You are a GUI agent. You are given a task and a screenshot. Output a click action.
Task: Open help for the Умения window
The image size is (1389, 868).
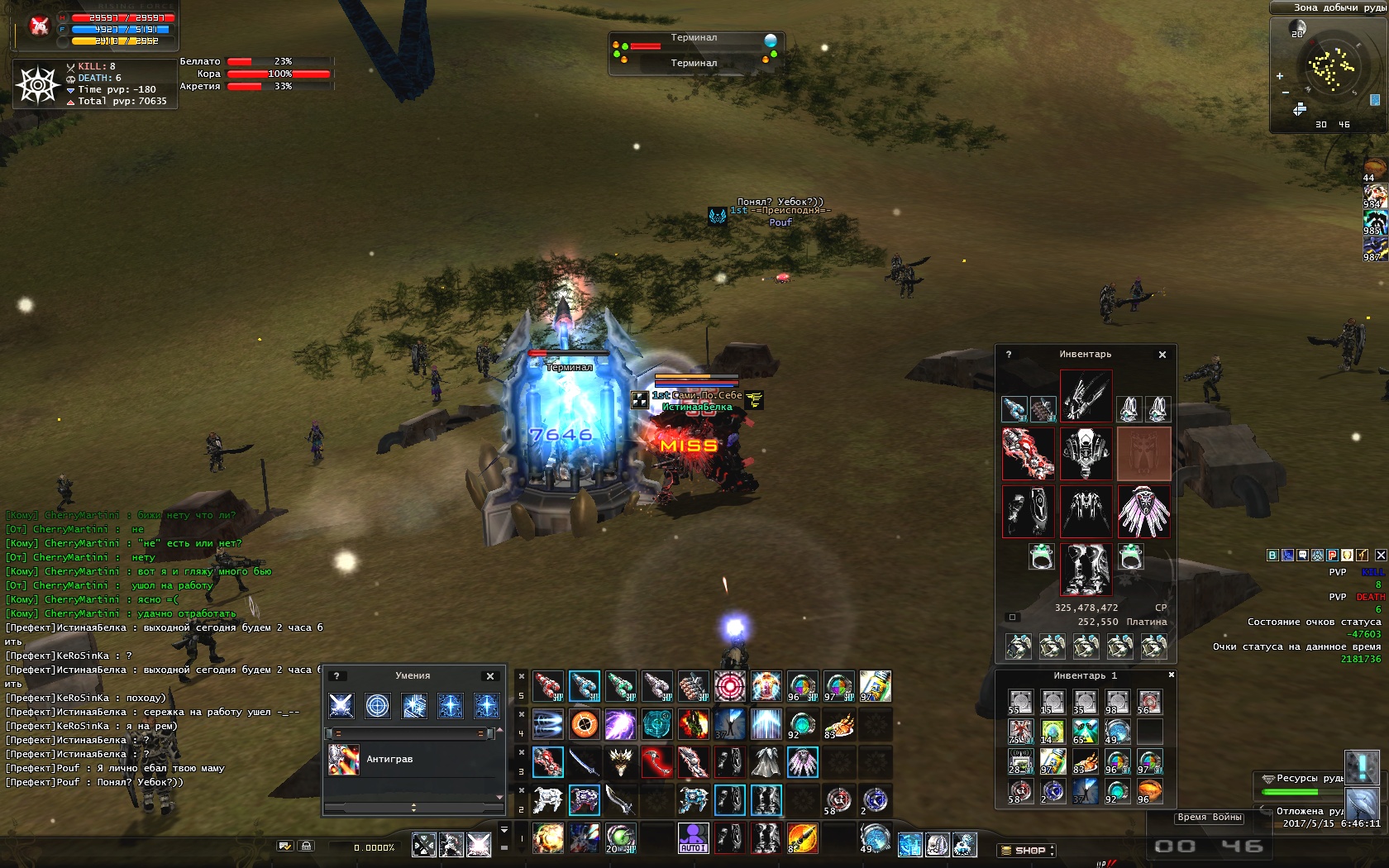[x=337, y=676]
